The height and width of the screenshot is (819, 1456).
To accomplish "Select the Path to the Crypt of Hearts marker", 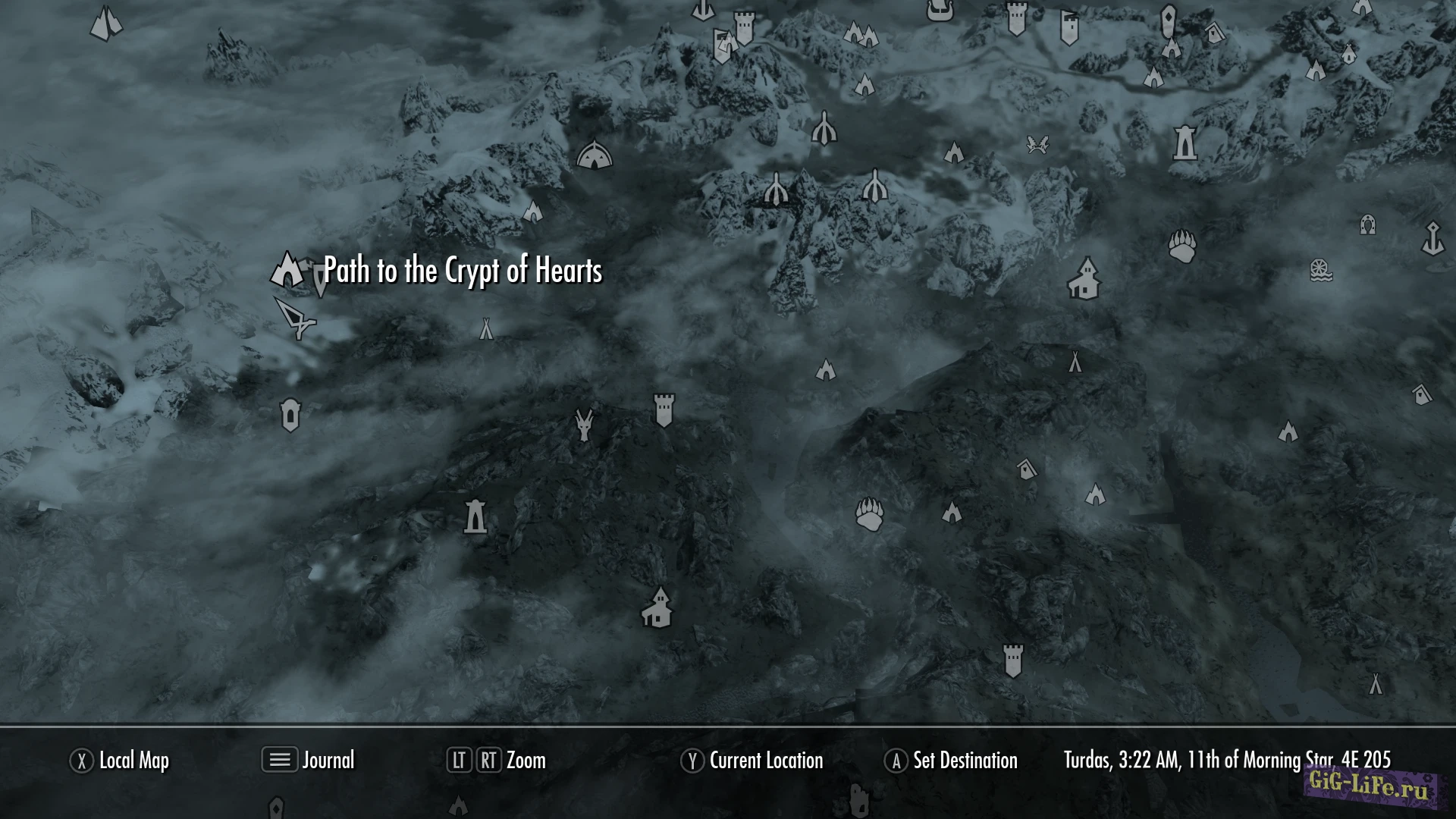I will coord(287,268).
